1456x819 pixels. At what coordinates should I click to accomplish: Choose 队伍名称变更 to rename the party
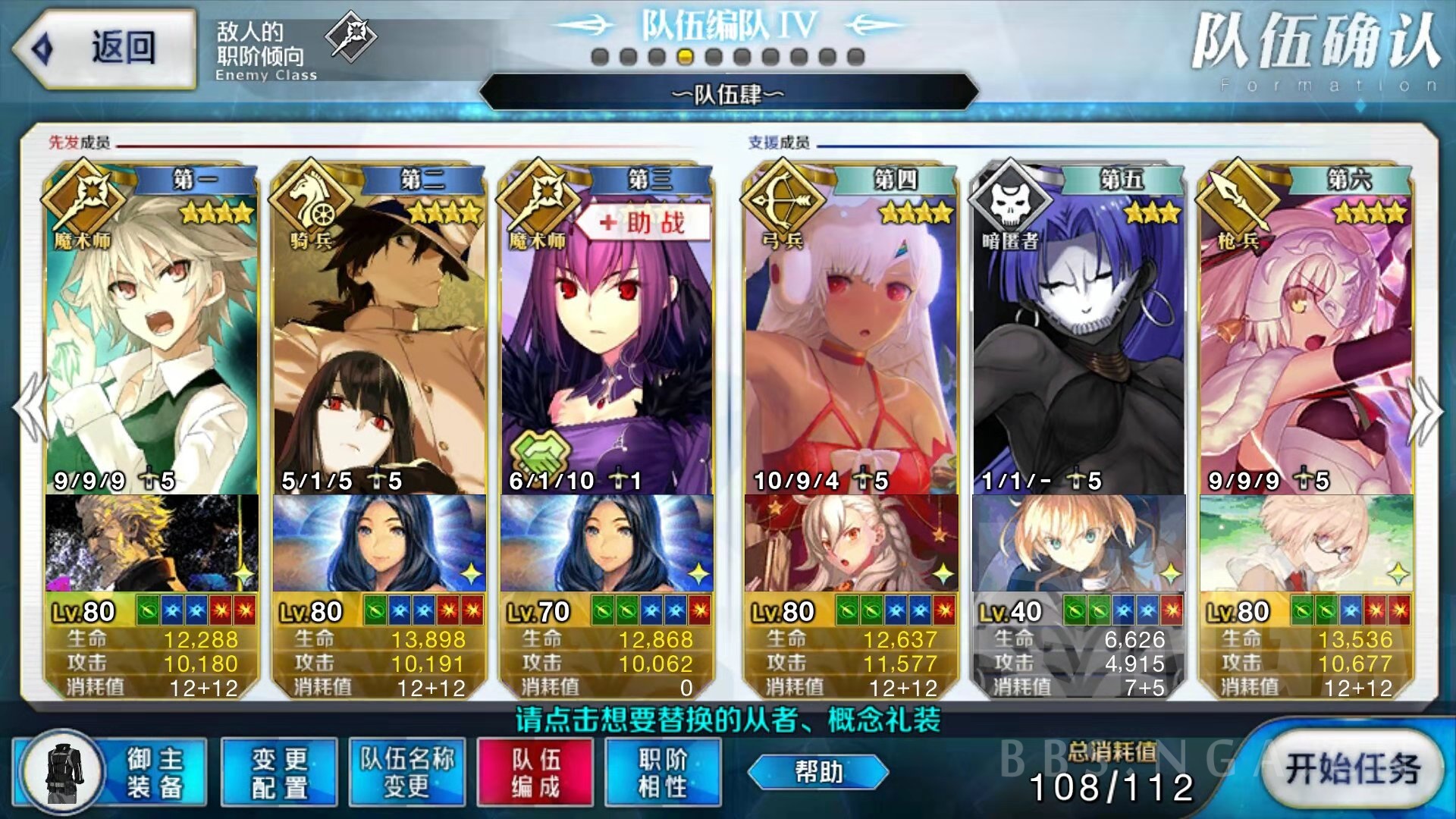[407, 773]
